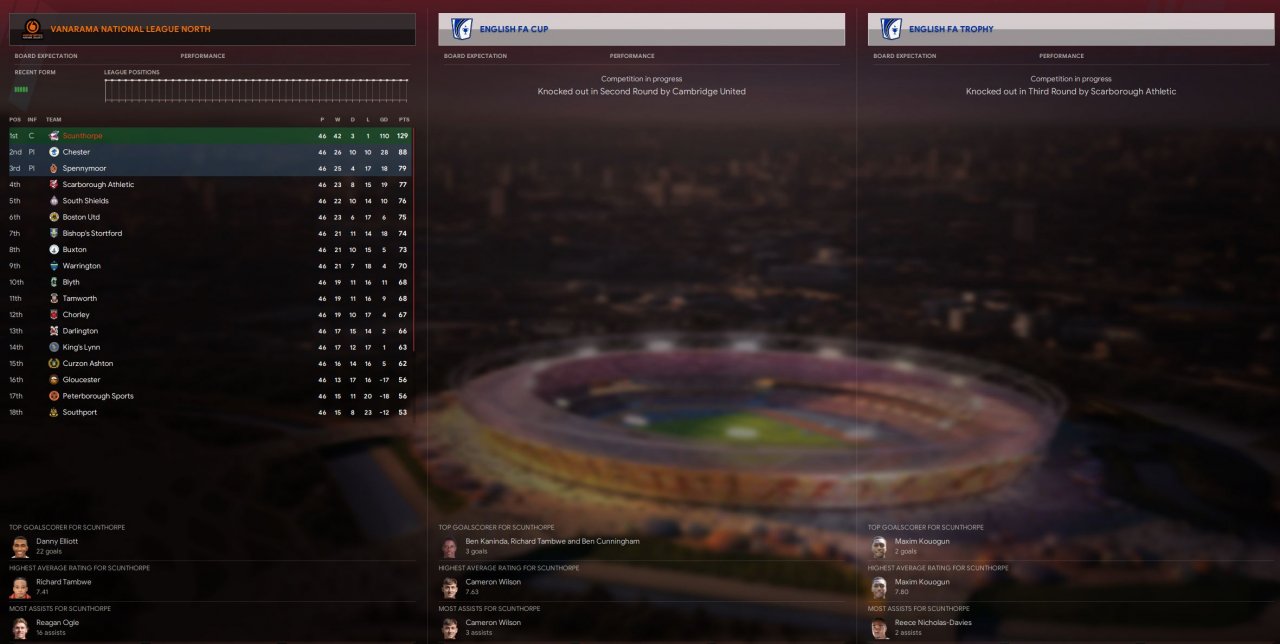Select Scunthorpe in the league table
1280x644 pixels.
tap(82, 136)
